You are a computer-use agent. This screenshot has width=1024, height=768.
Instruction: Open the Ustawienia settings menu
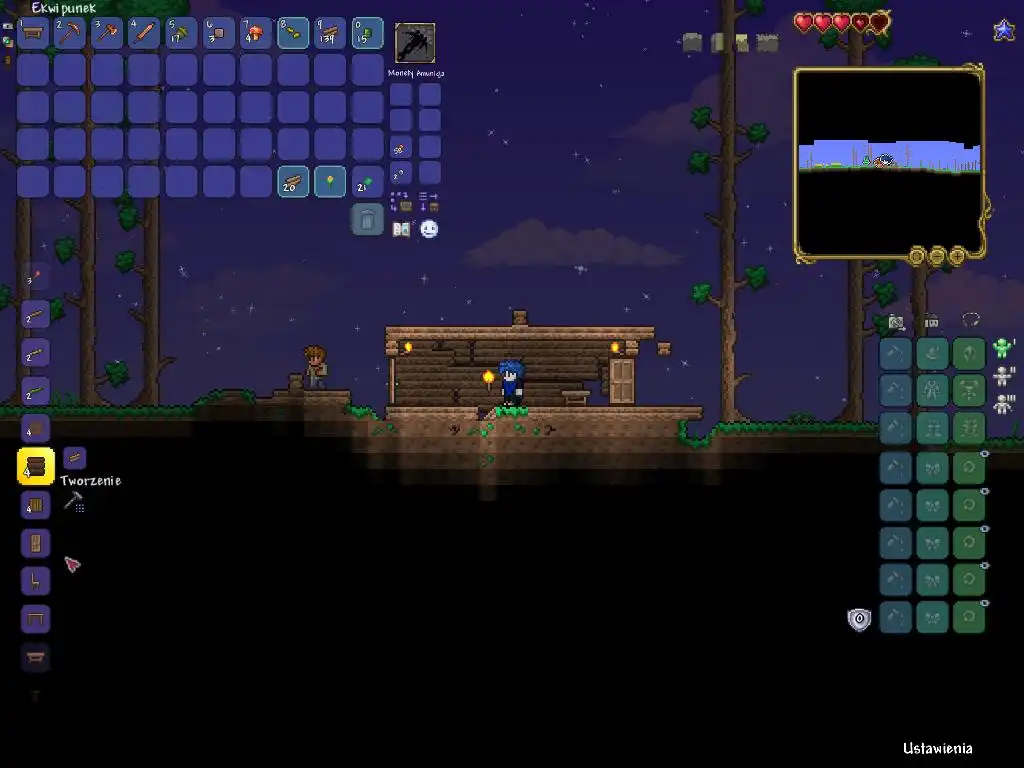(937, 748)
